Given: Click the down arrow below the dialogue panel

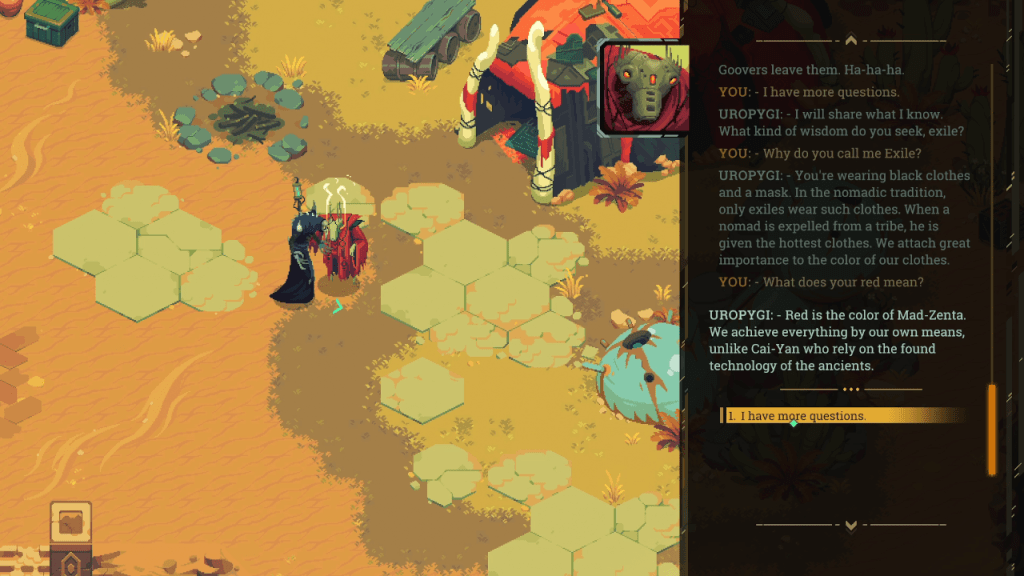Looking at the screenshot, I should point(850,524).
